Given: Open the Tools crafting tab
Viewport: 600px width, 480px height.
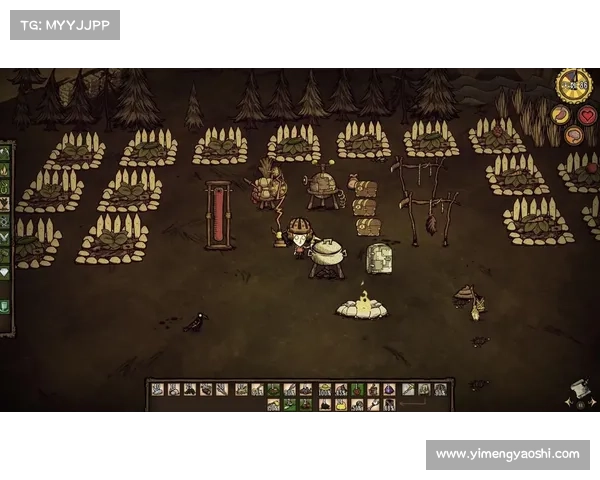Looking at the screenshot, I should click(5, 153).
